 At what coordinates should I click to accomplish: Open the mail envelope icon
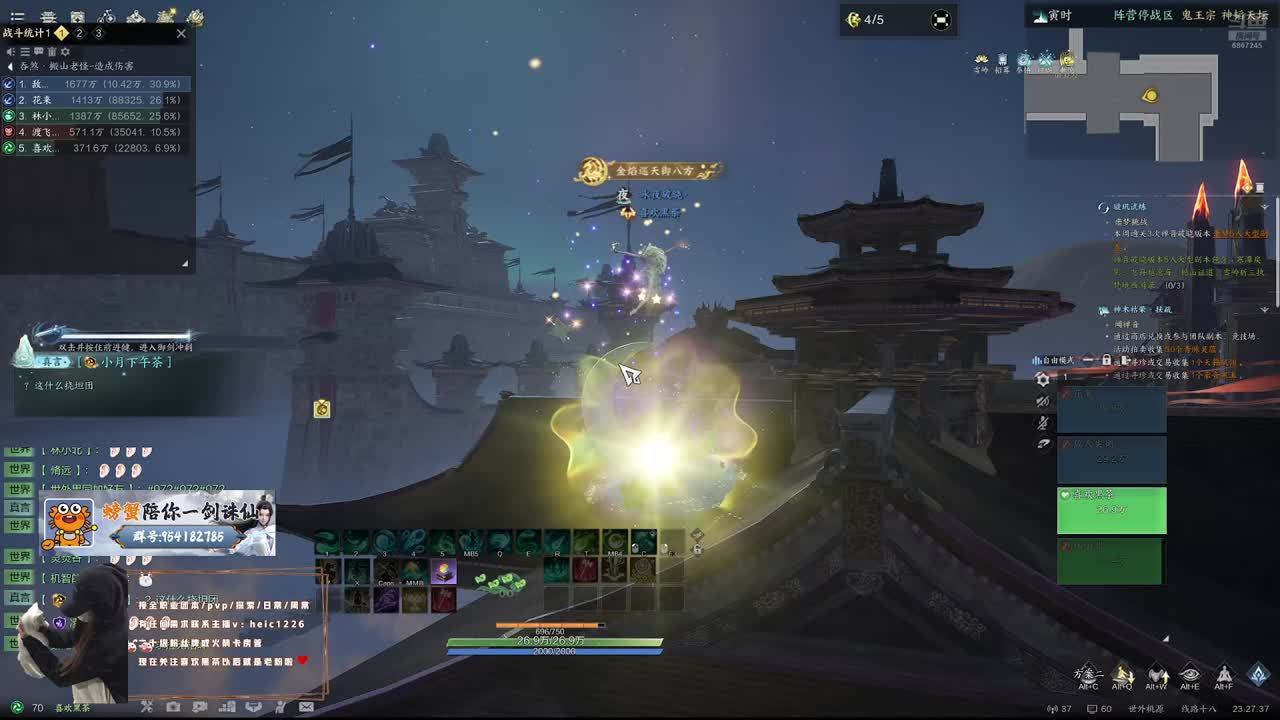point(306,707)
